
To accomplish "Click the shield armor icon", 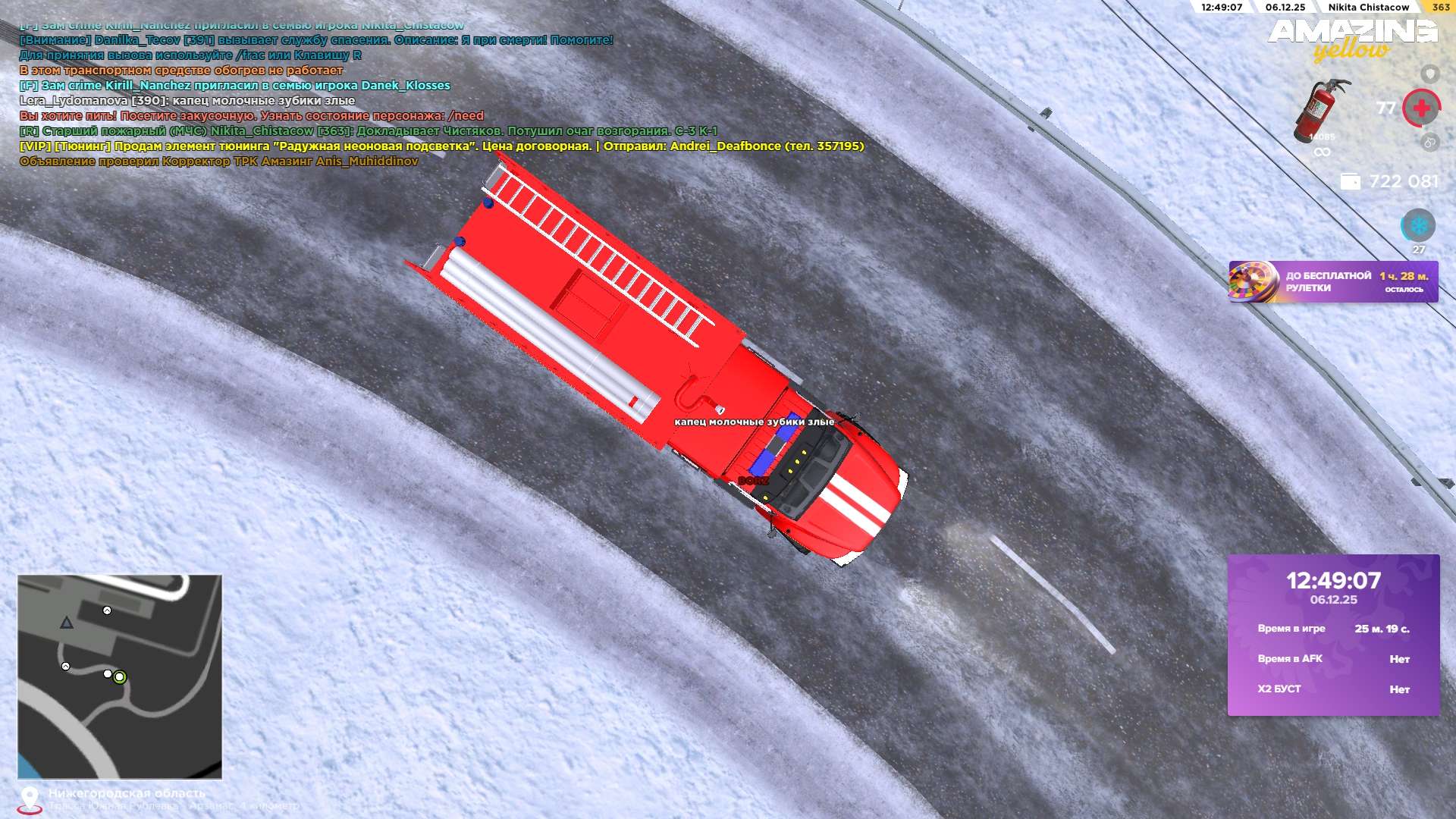I will [x=1429, y=74].
